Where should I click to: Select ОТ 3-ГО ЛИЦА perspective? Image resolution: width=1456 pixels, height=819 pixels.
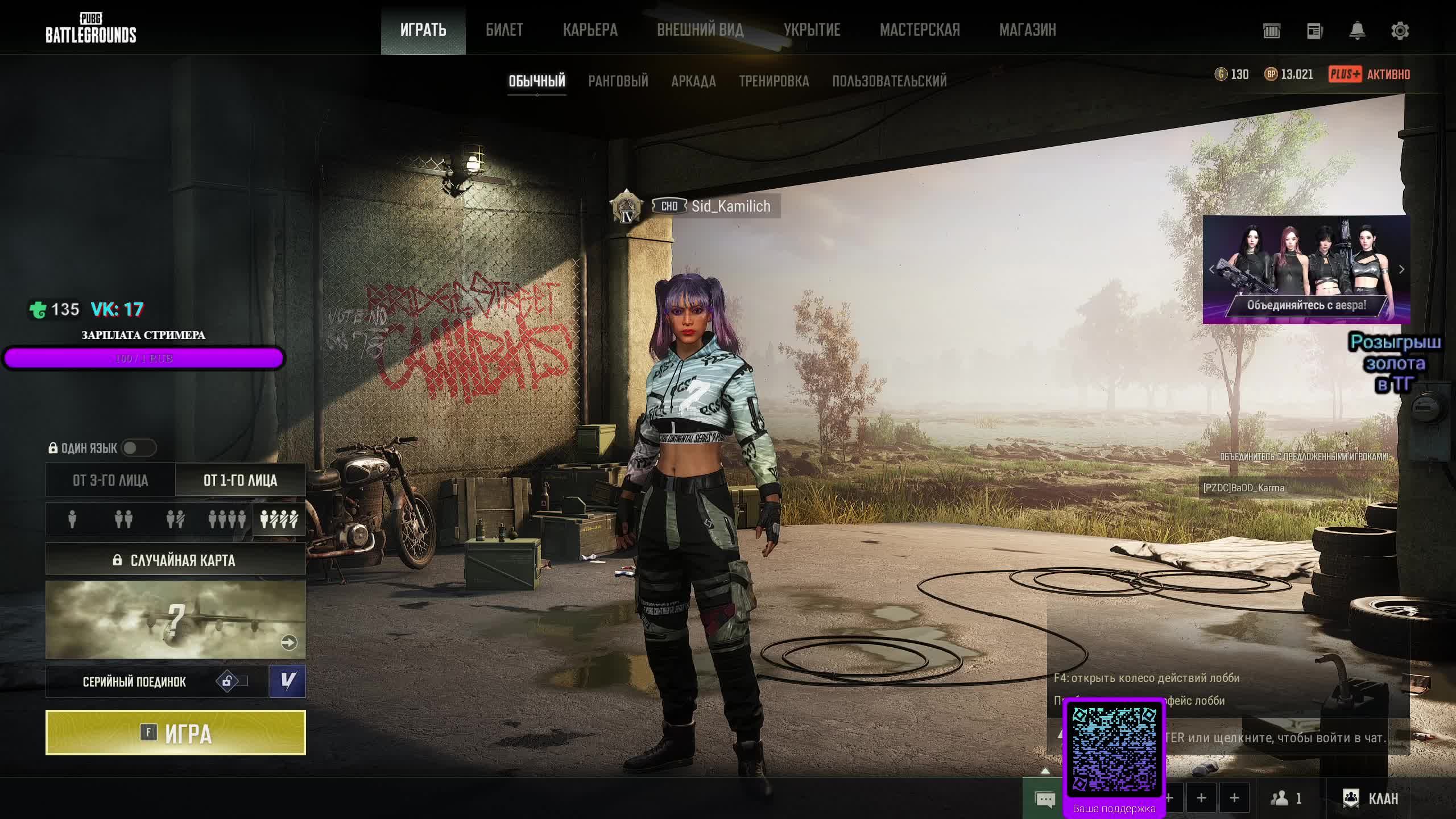point(110,481)
